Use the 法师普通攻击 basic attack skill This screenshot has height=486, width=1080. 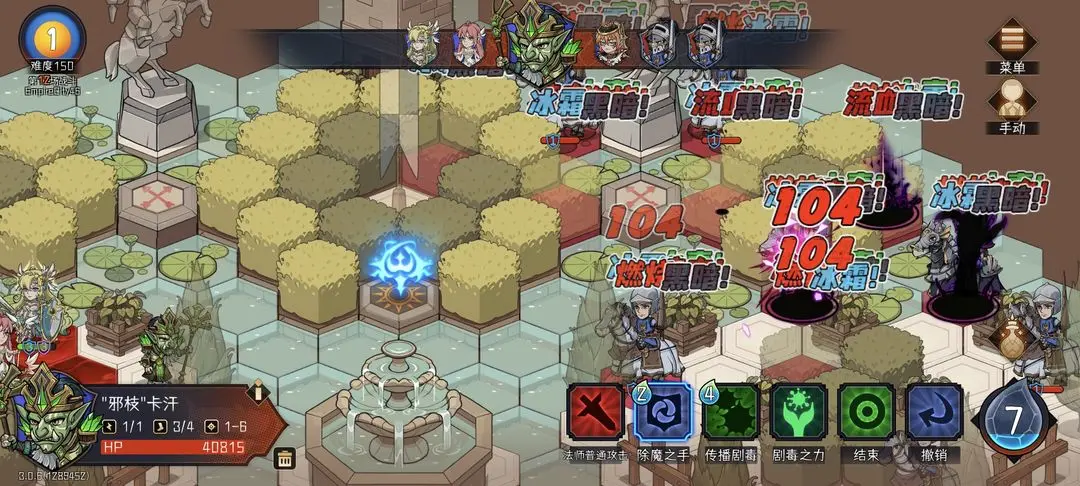[x=595, y=411]
